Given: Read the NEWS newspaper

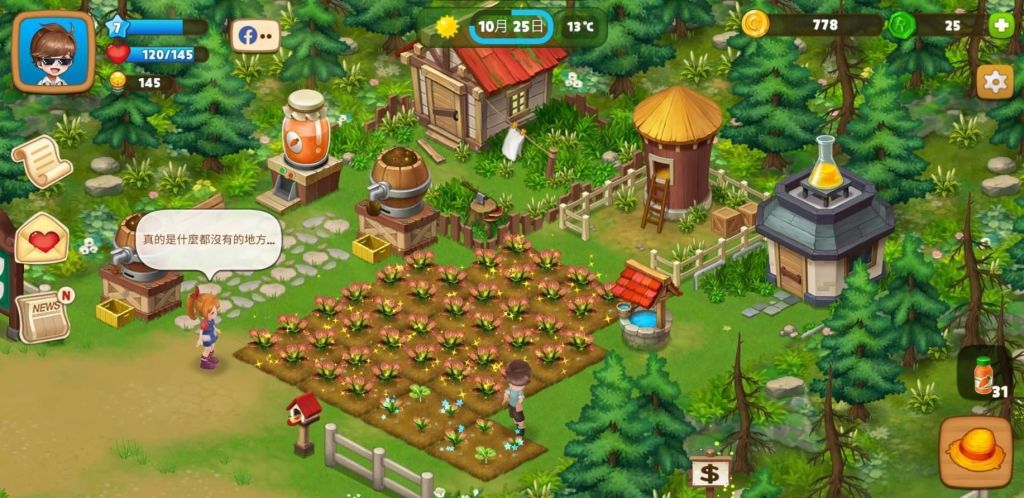Looking at the screenshot, I should point(45,314).
